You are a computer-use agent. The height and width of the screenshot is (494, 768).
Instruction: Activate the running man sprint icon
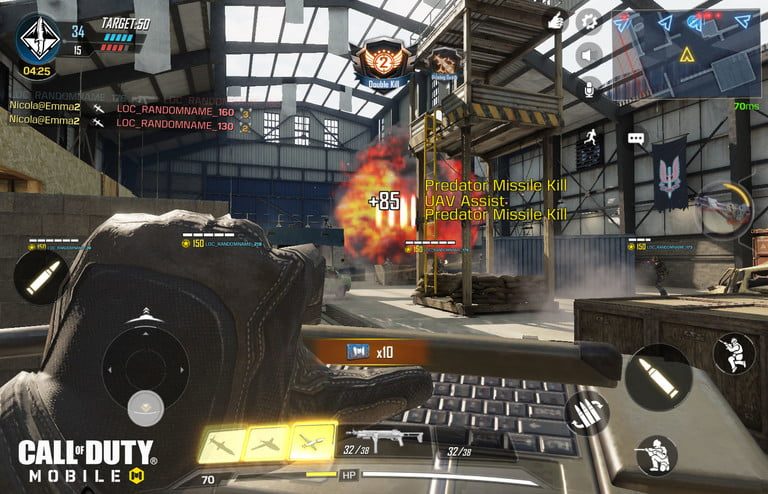click(589, 139)
